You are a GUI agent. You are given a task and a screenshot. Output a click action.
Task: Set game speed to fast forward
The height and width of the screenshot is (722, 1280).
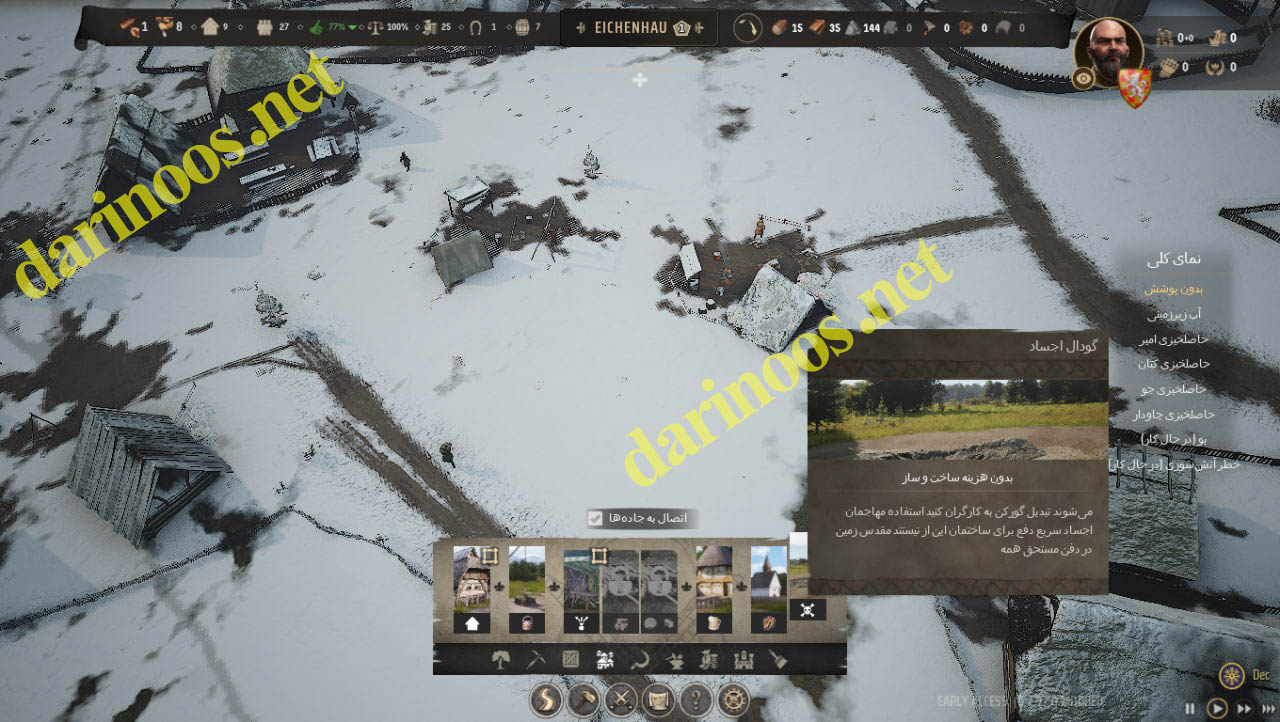pos(1244,708)
